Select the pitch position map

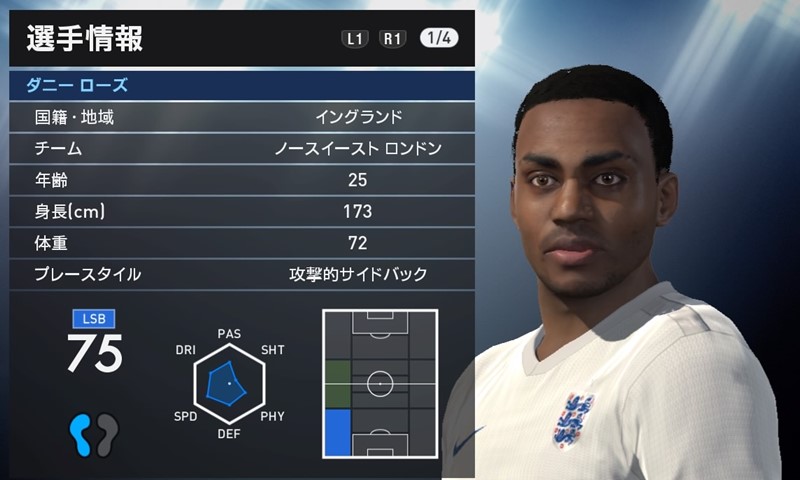point(380,383)
